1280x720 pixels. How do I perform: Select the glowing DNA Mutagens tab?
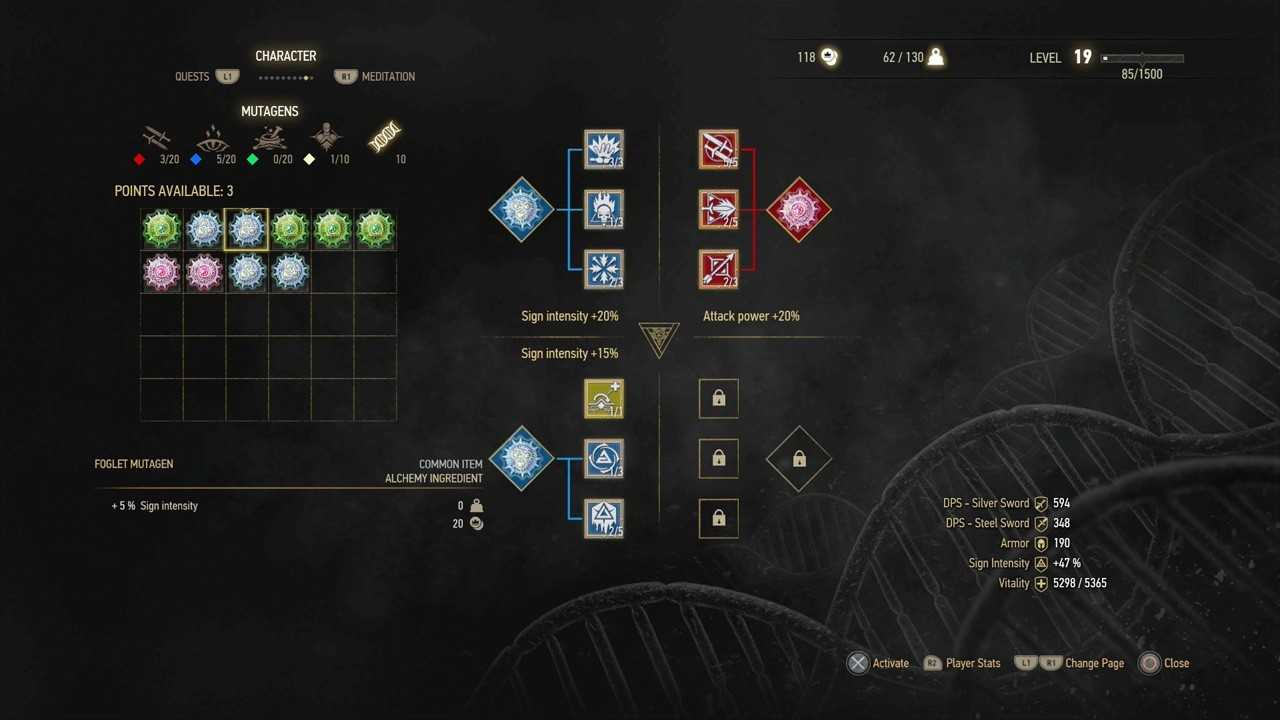coord(385,138)
